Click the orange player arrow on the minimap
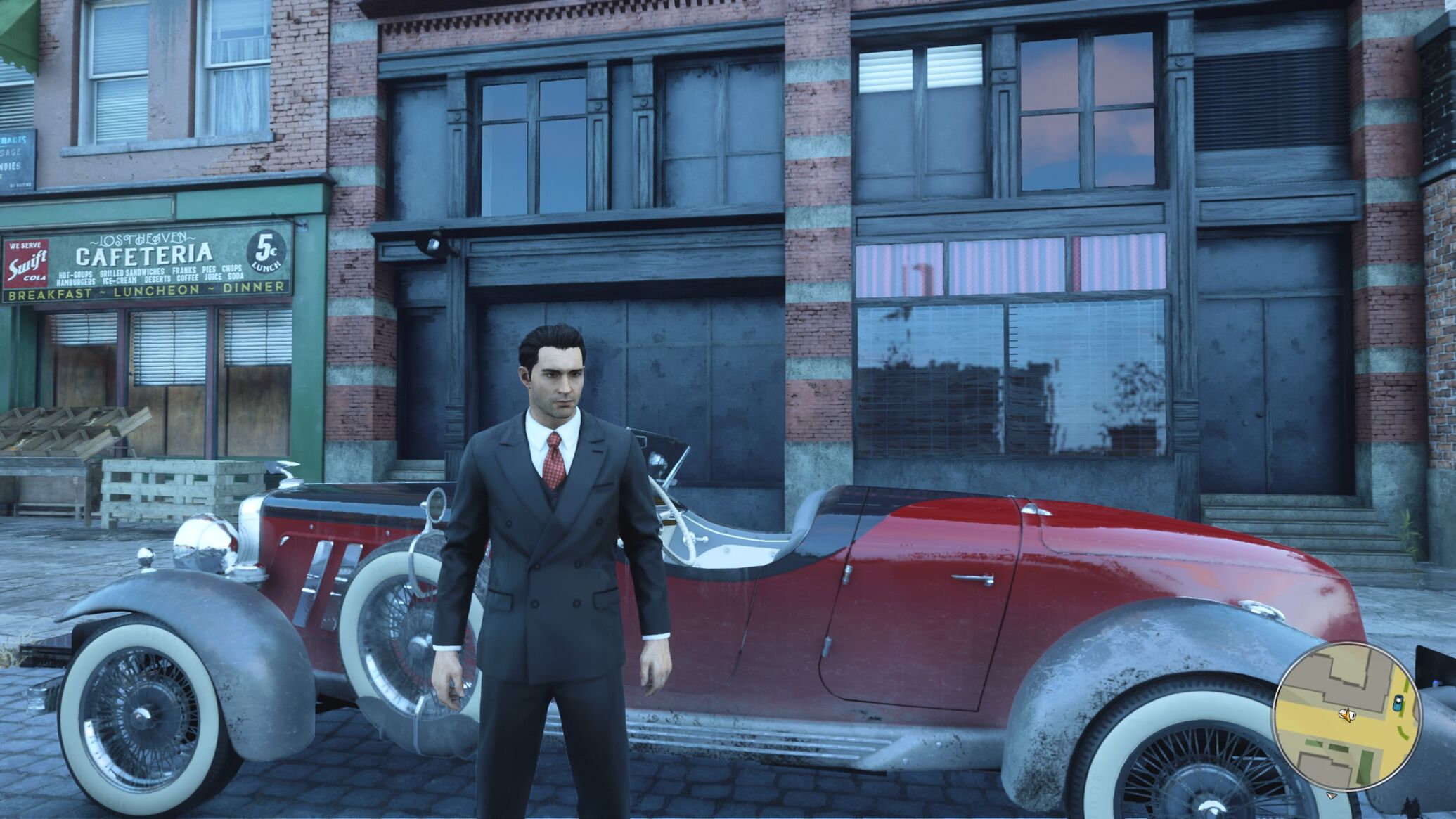Screen dimensions: 1456x819 pyautogui.click(x=1346, y=716)
